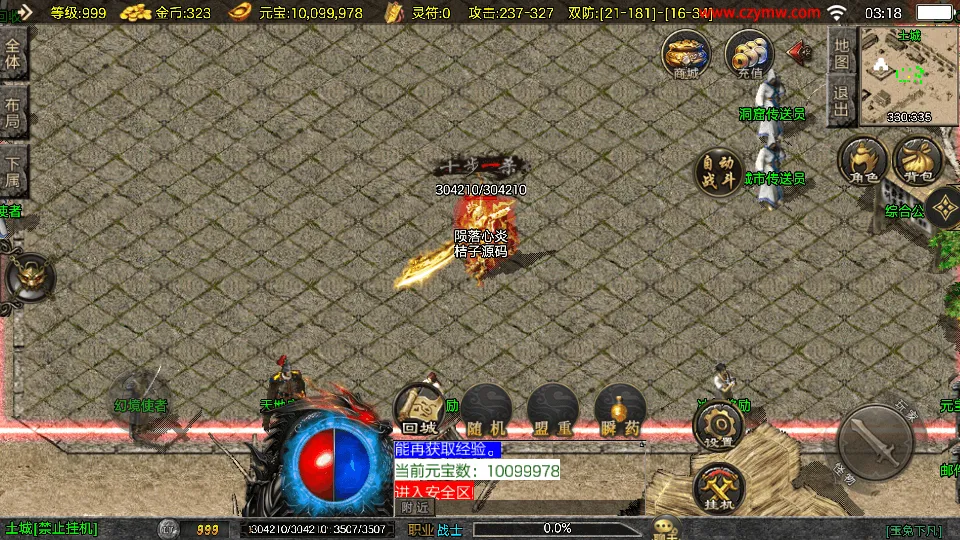Activate the 盟重 teleport button
This screenshot has width=960, height=540.
click(x=552, y=410)
